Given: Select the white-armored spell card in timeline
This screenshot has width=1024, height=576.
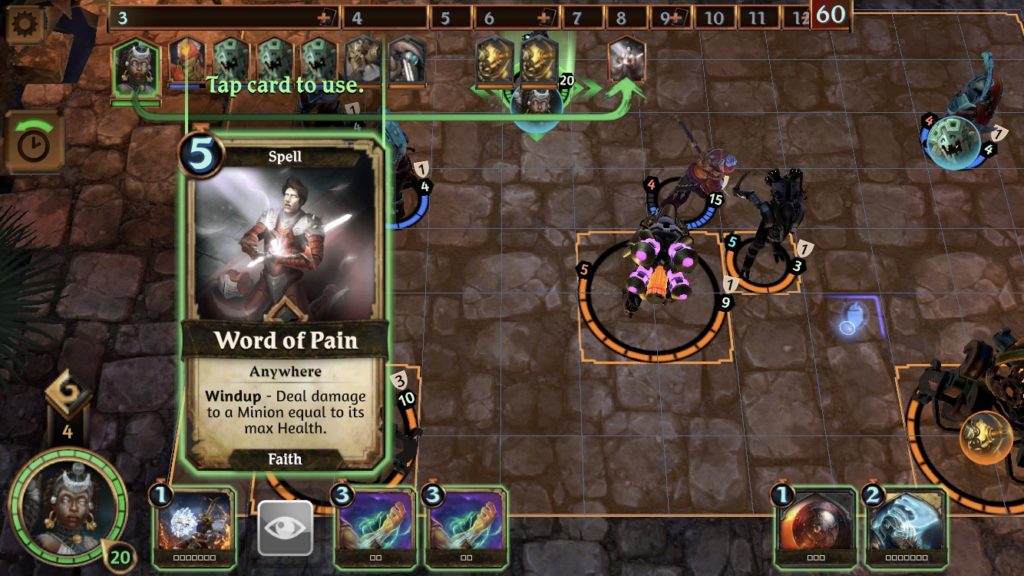Looking at the screenshot, I should pyautogui.click(x=626, y=62).
